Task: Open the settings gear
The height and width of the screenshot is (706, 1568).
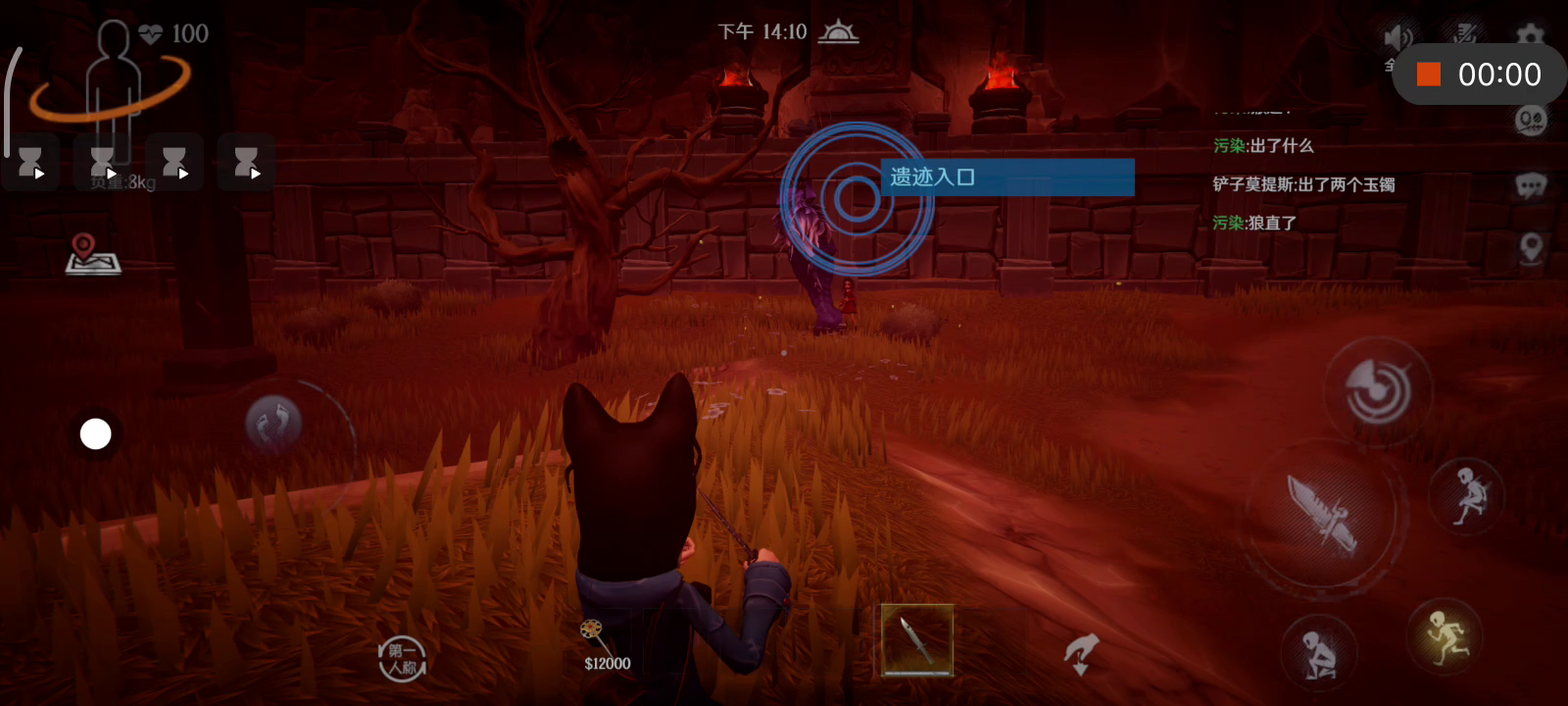Action: (1530, 36)
